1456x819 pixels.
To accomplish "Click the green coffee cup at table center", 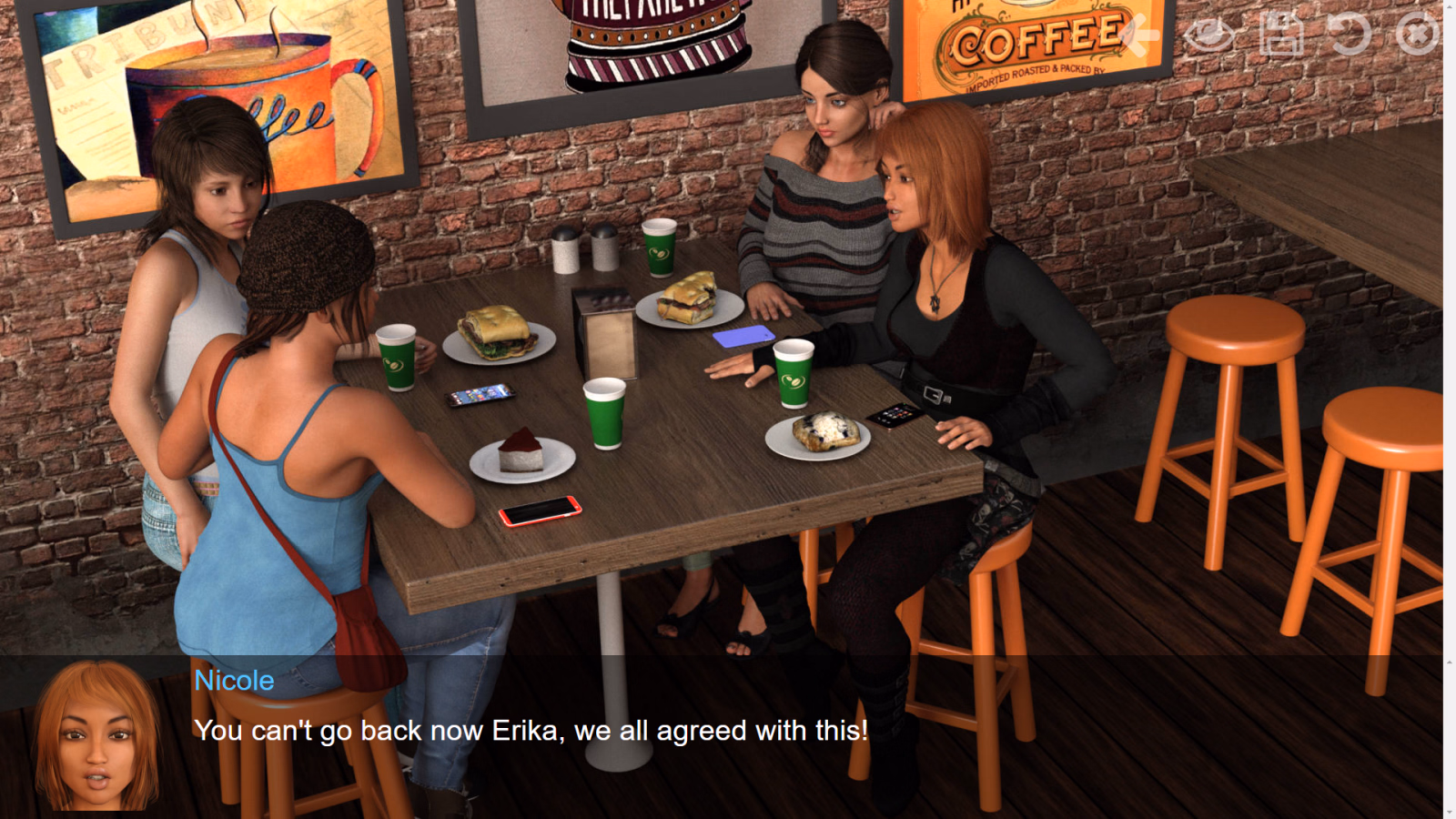I will [x=603, y=414].
